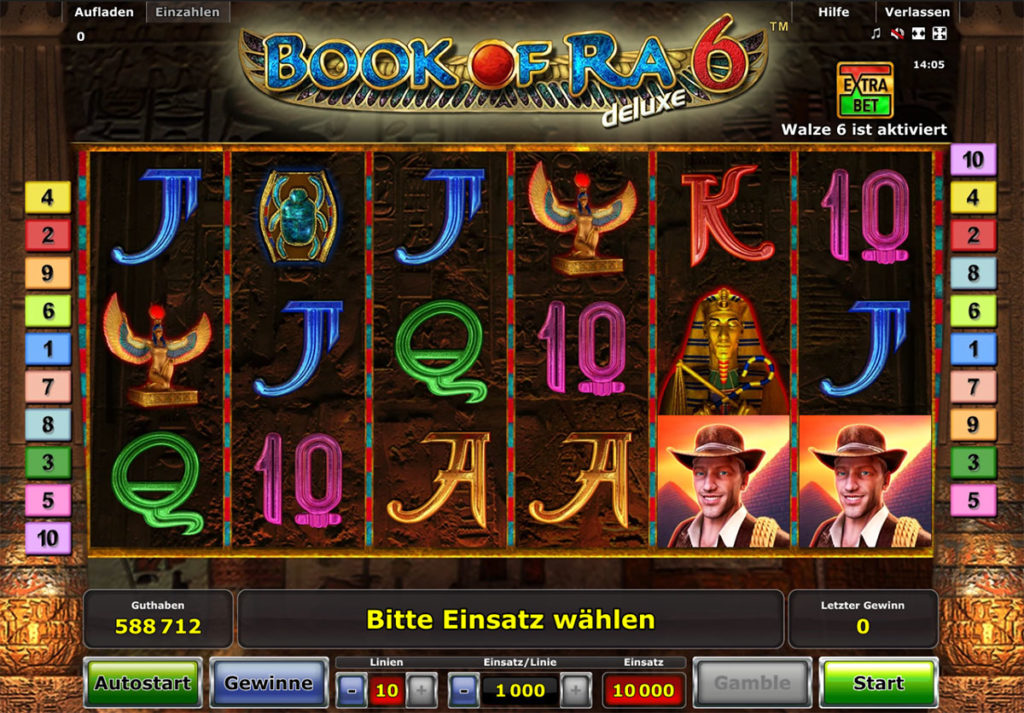Leave the game via Verlassen

point(916,12)
